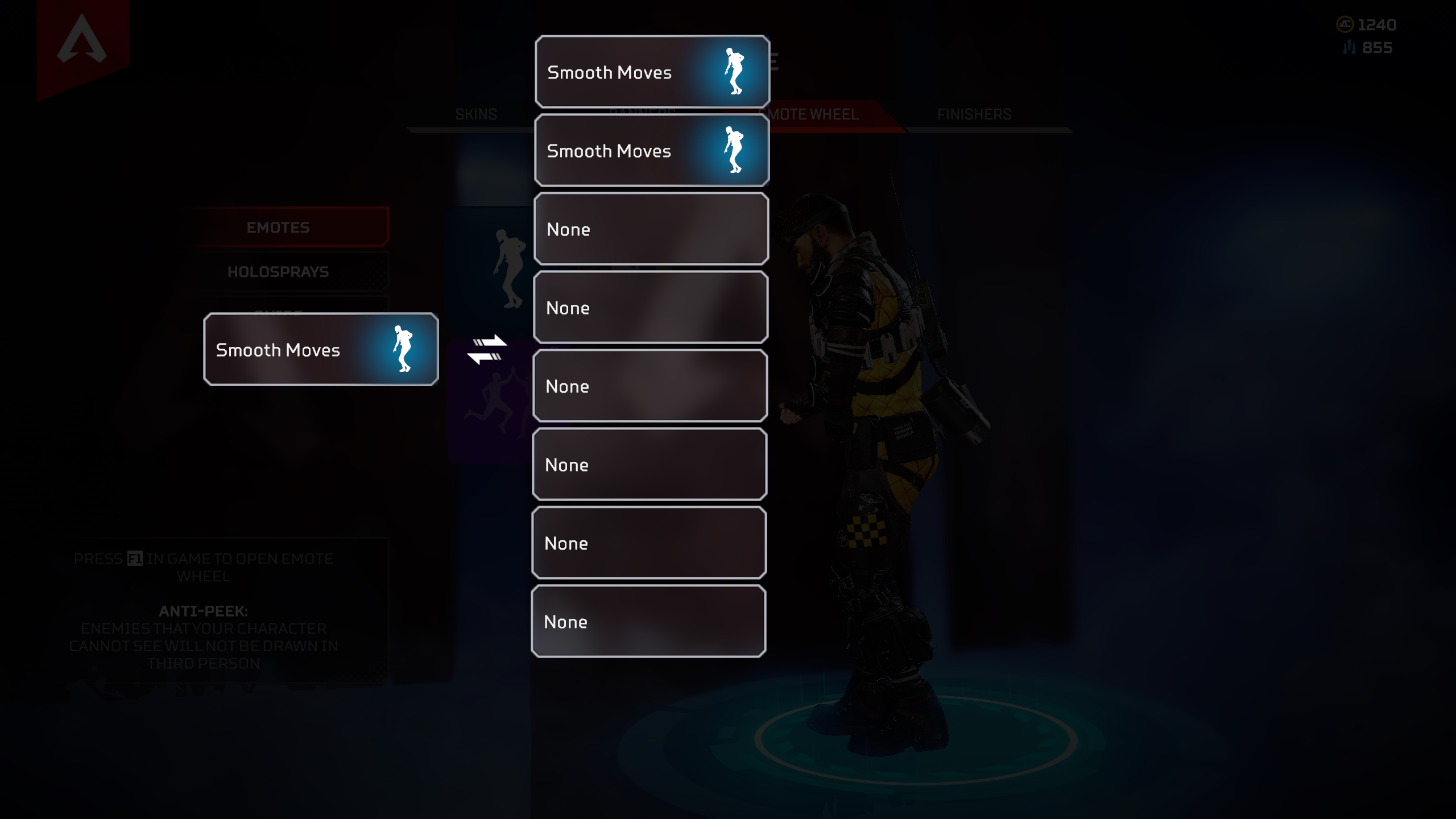Toggle the highlighted EMOTES category selection
The height and width of the screenshot is (819, 1456).
(279, 227)
